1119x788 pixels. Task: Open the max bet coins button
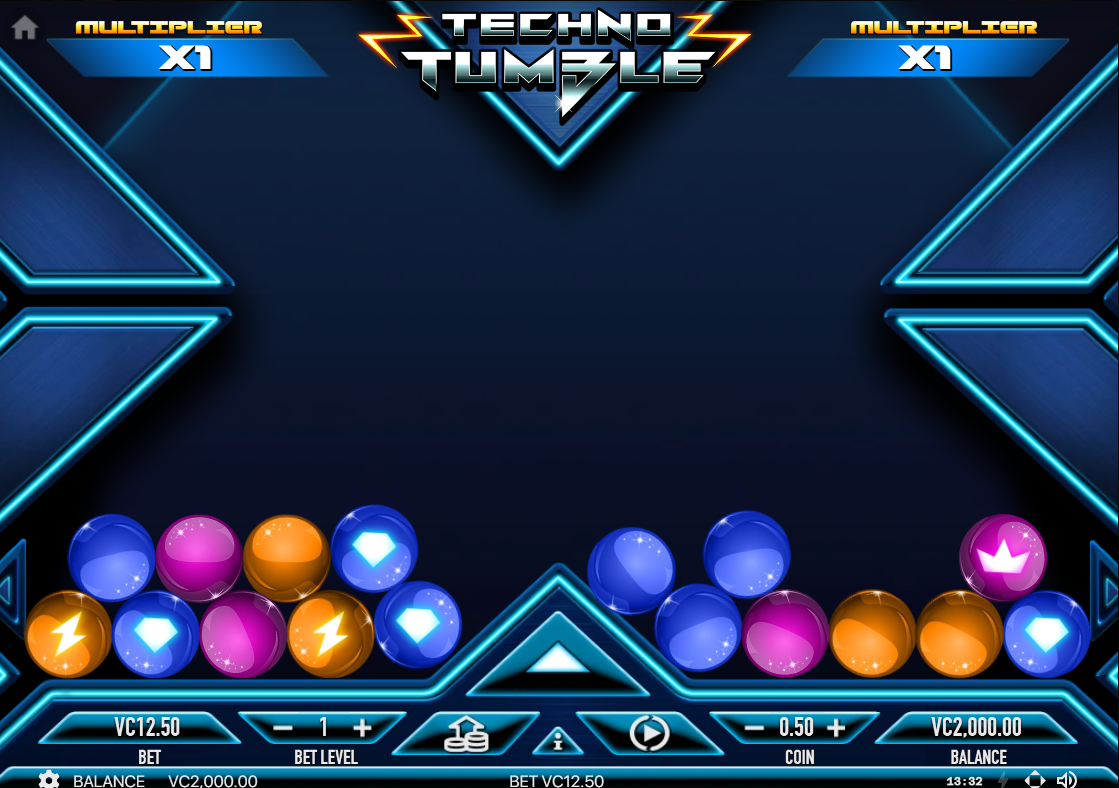[467, 735]
